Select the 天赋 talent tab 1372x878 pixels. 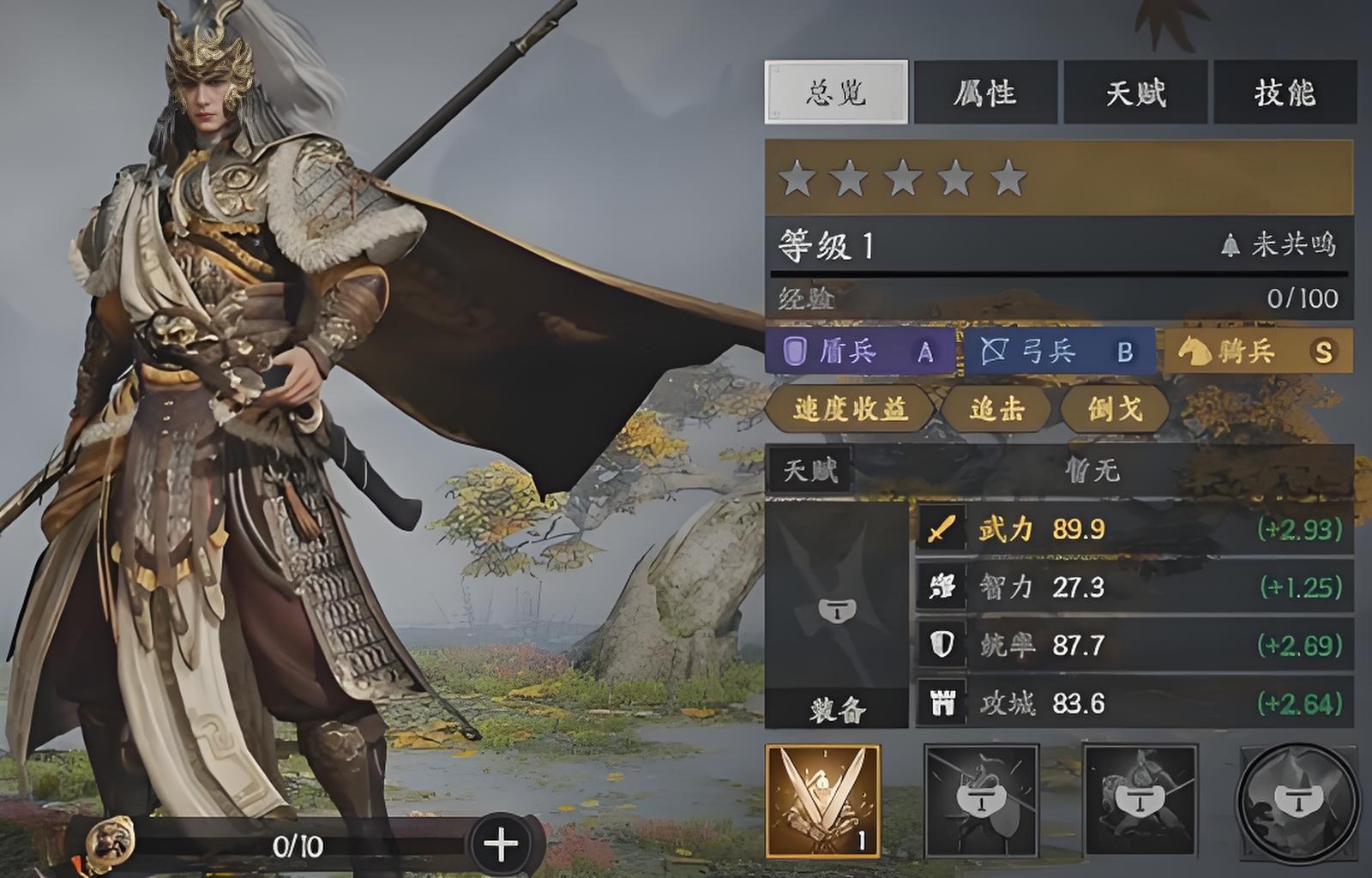pos(1134,93)
